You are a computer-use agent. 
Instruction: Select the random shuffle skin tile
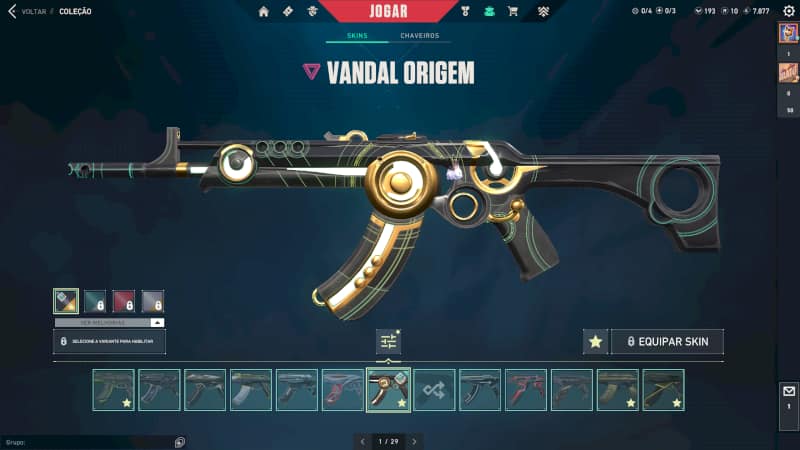point(435,390)
